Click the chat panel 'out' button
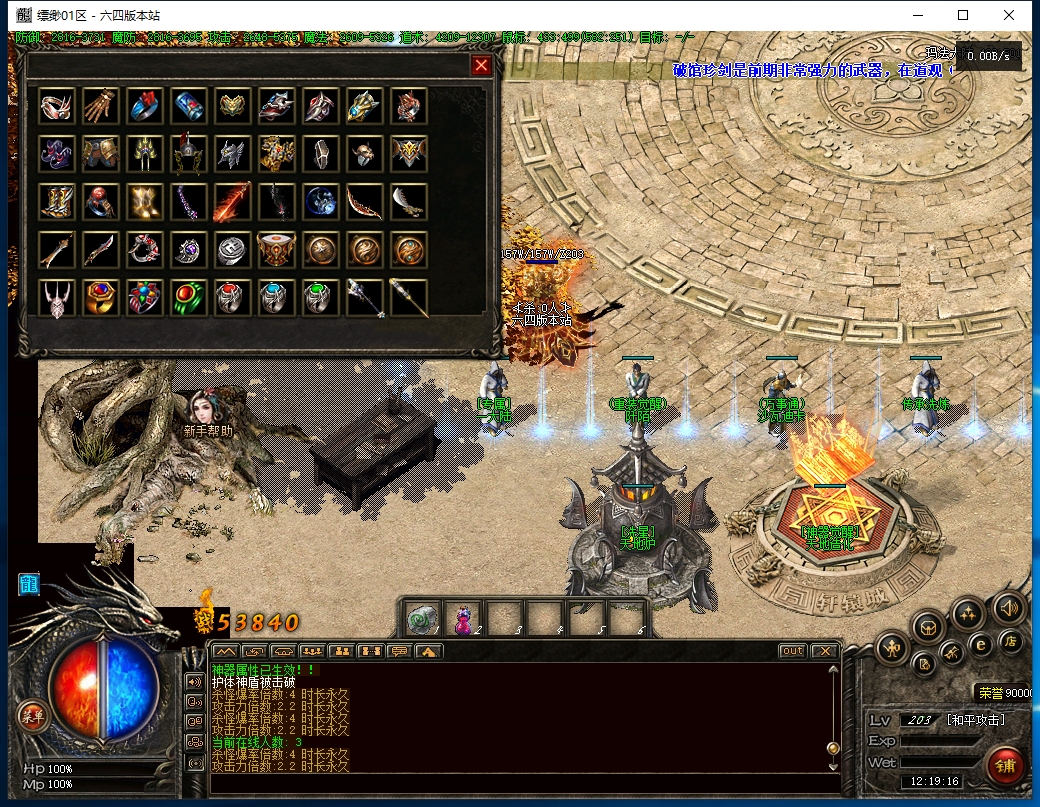 tap(792, 651)
